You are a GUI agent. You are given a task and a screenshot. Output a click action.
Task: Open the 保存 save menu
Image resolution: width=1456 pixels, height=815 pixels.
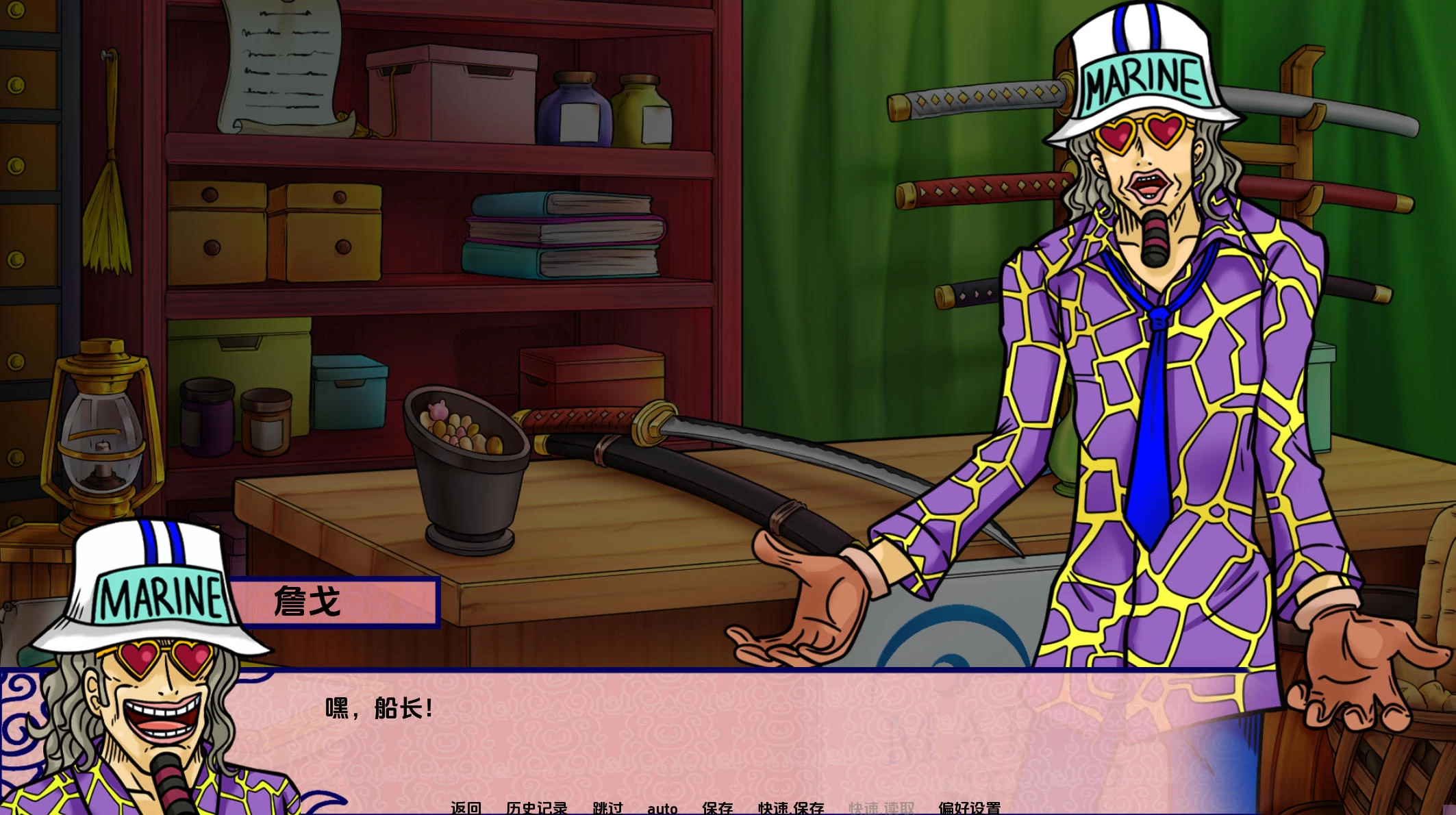717,808
